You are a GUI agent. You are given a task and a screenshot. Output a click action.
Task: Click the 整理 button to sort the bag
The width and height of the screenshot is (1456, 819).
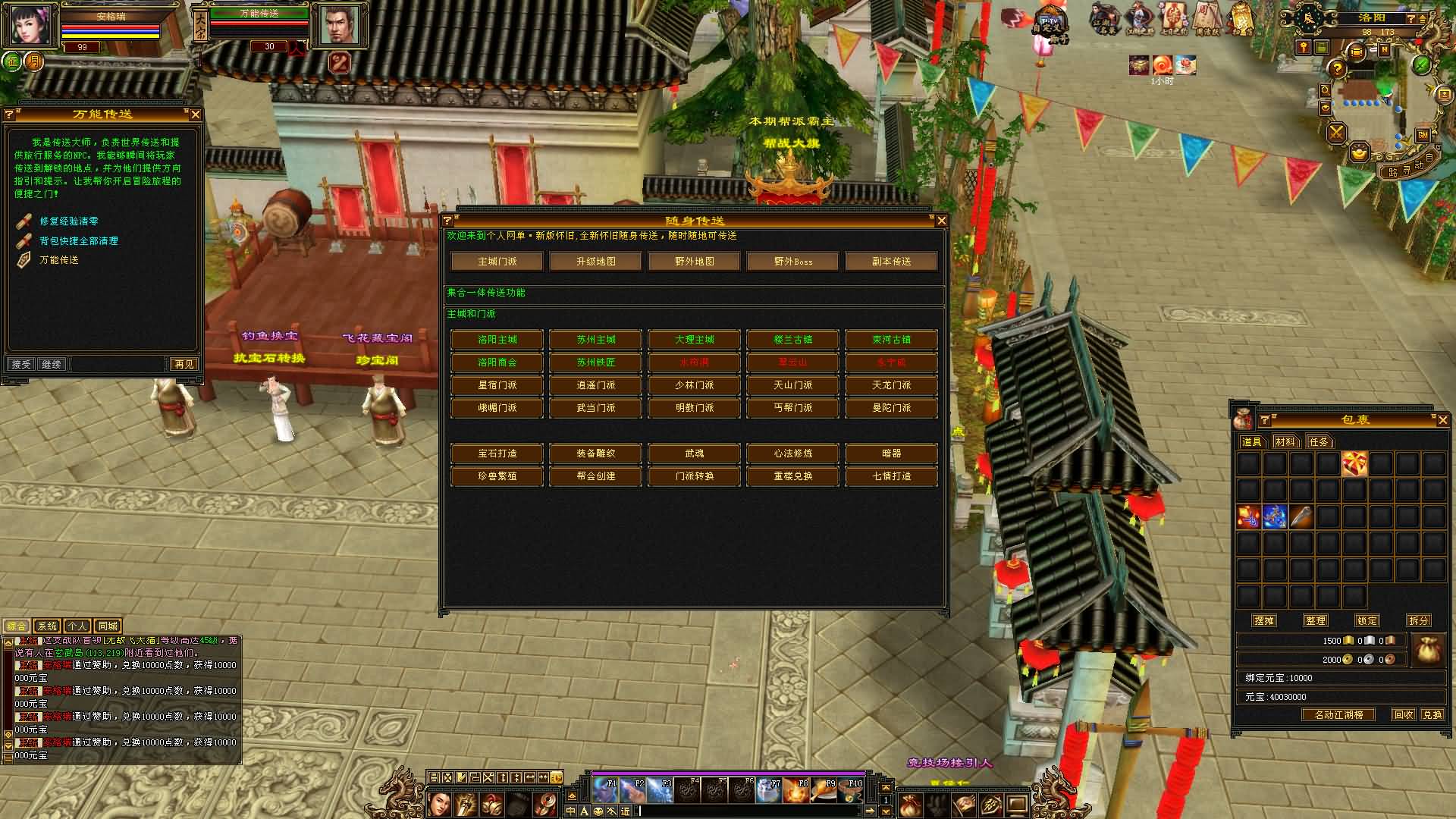1316,620
